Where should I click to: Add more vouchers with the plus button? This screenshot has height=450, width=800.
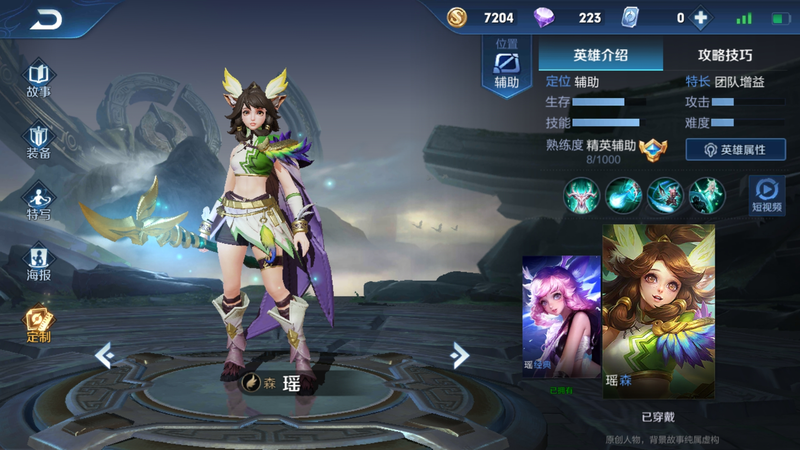[x=700, y=17]
